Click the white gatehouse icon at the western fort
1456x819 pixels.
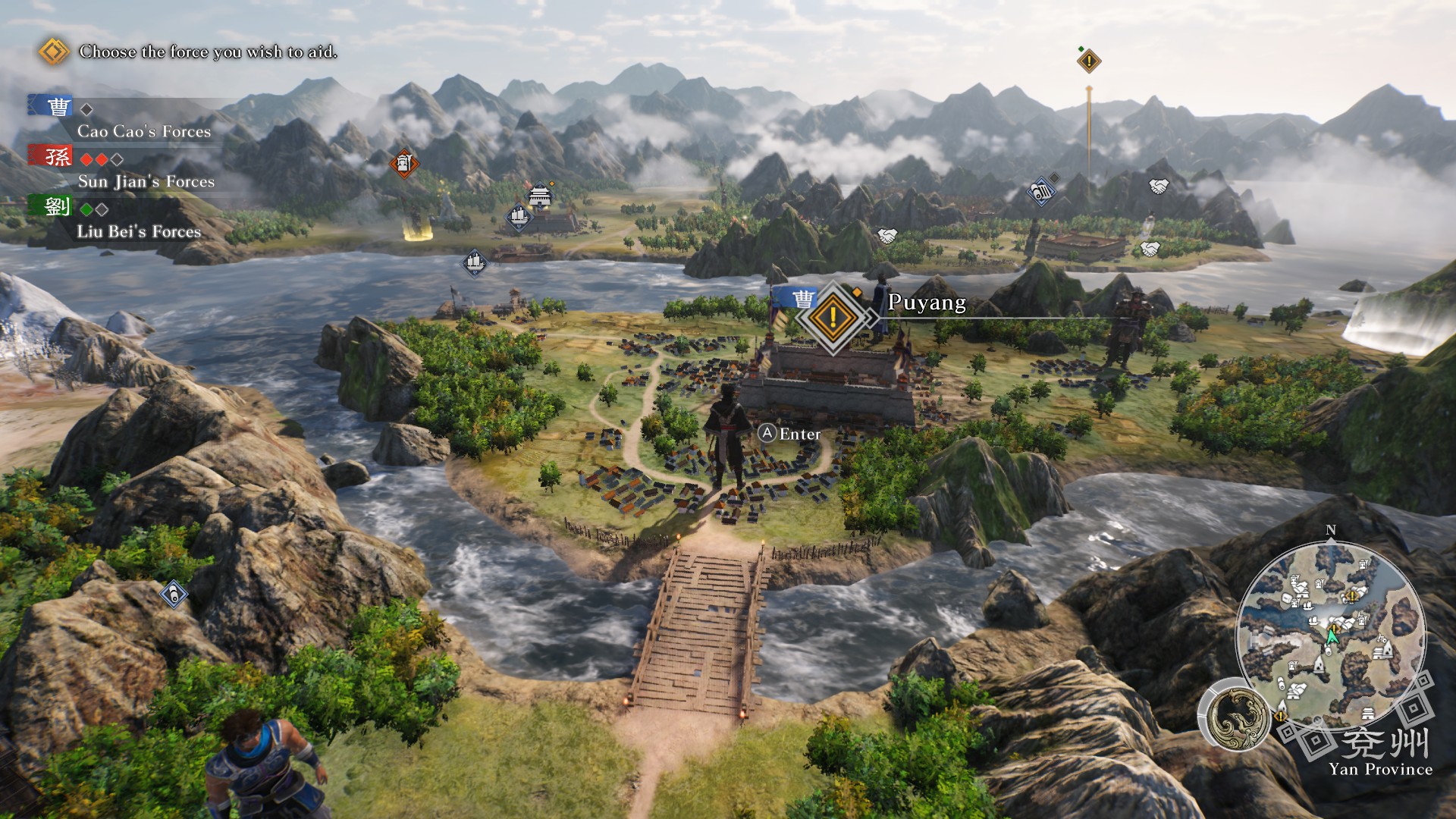[539, 197]
